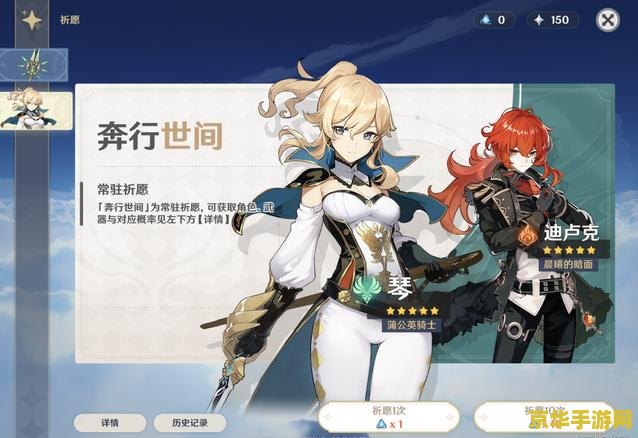Image resolution: width=638 pixels, height=438 pixels.
Task: Open the 详情 details button
Action: (x=108, y=423)
